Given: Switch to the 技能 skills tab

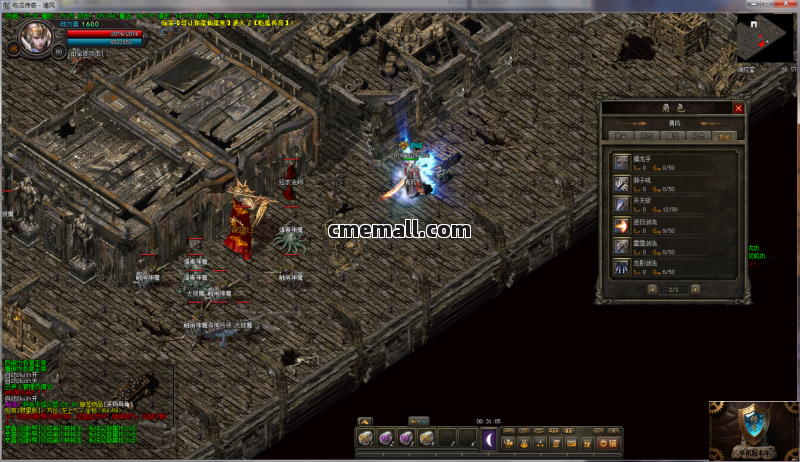Looking at the screenshot, I should coord(725,135).
